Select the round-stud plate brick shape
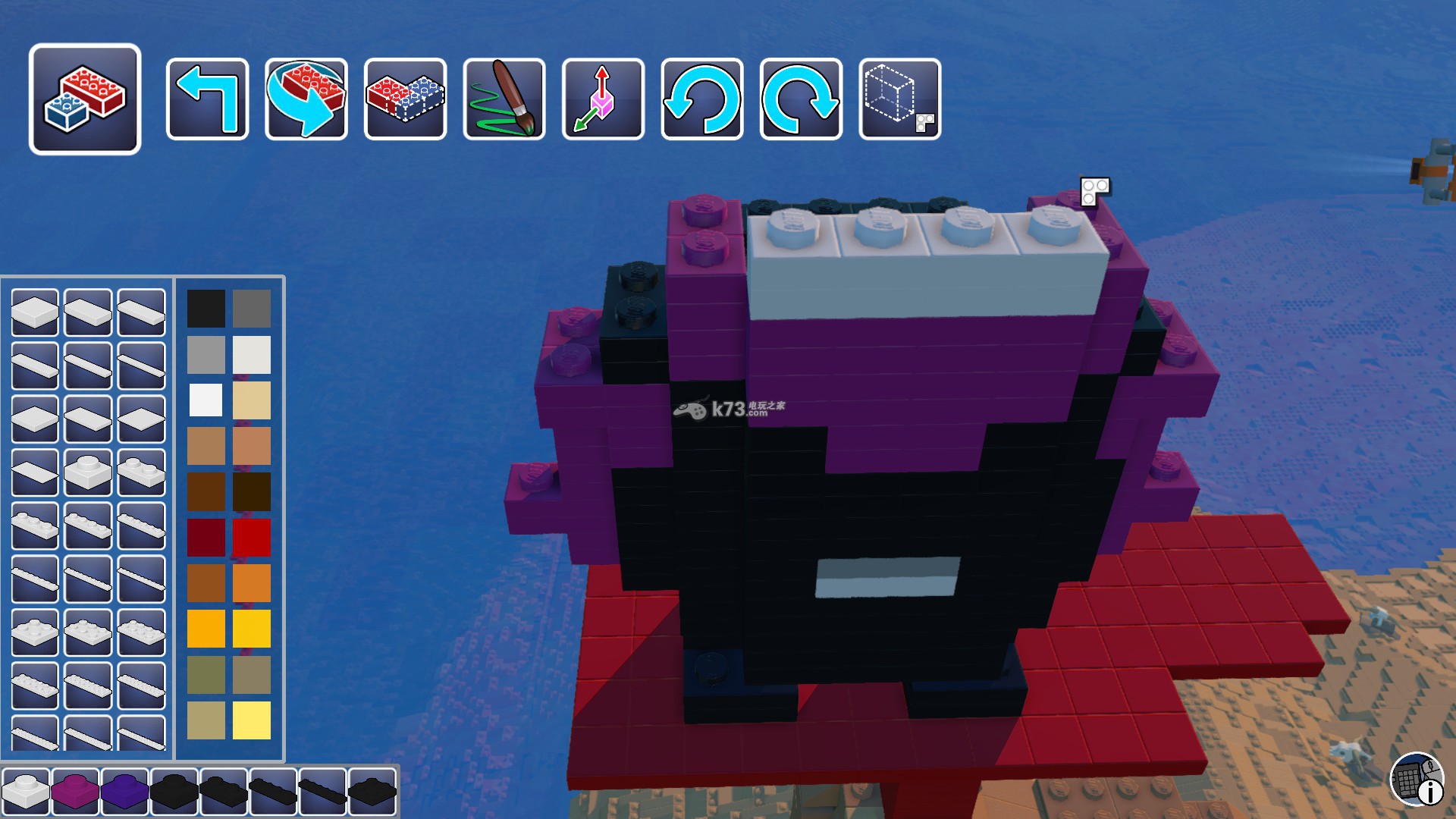 (x=88, y=472)
